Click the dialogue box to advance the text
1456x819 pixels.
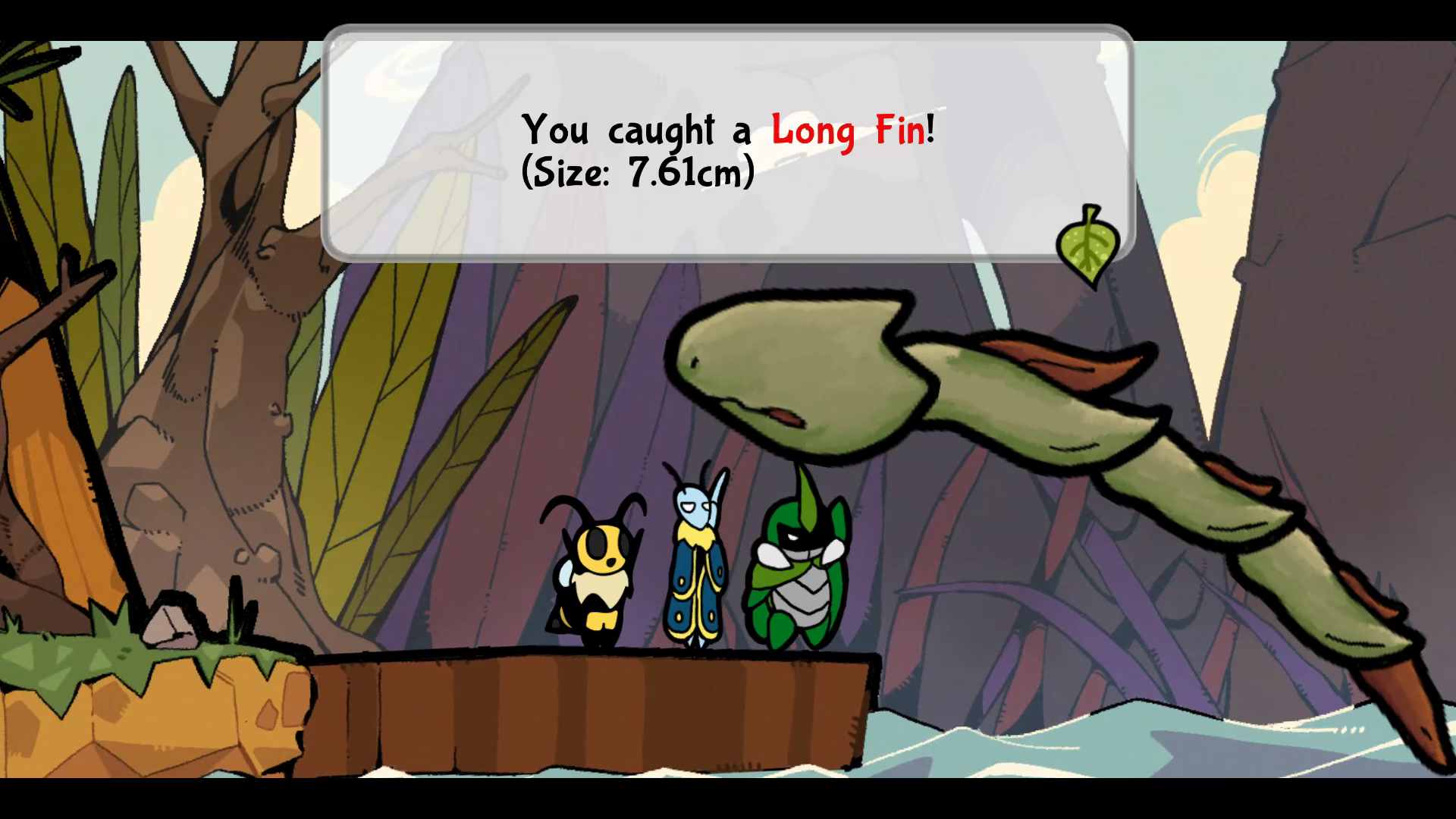point(728,144)
